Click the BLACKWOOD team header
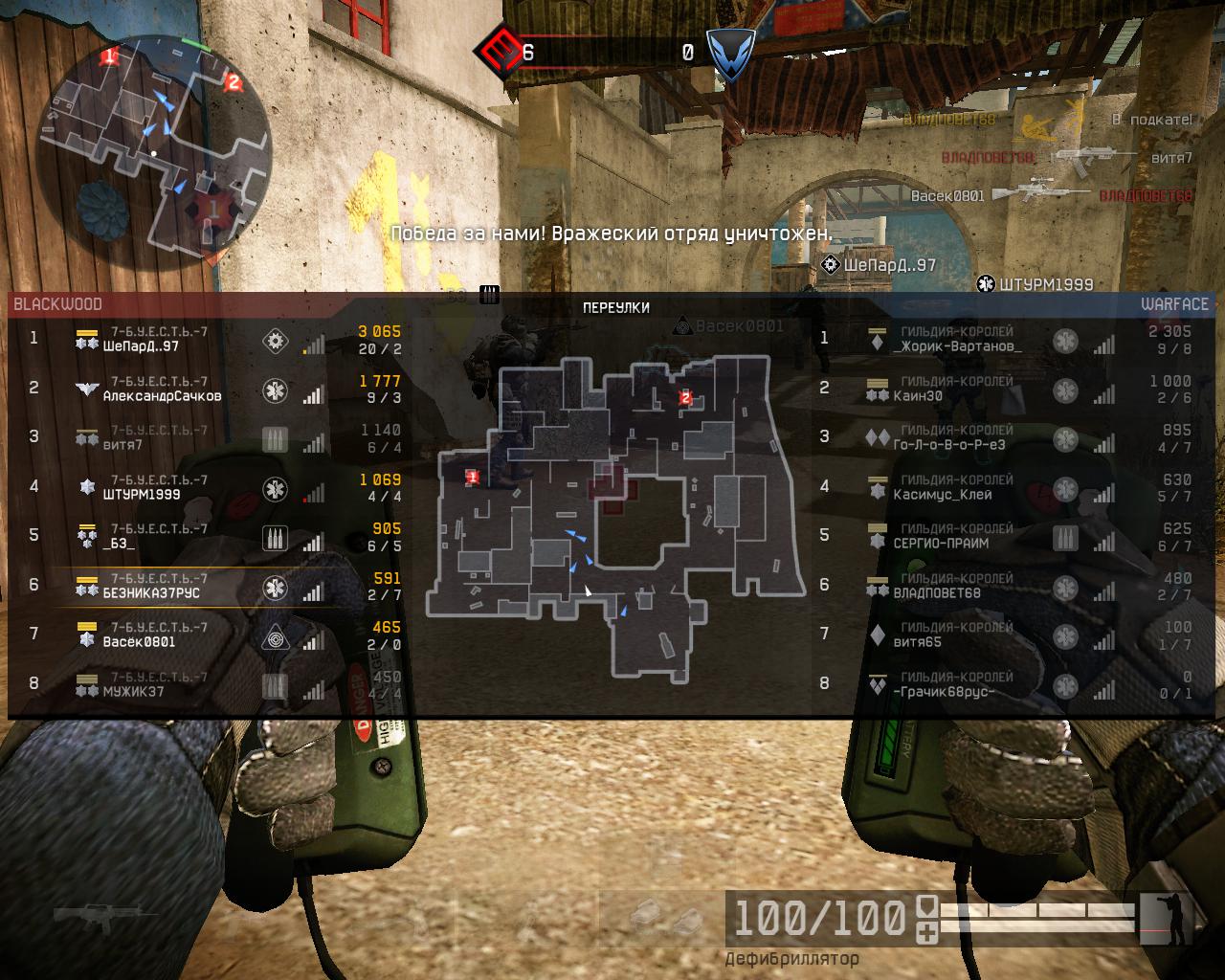Image resolution: width=1225 pixels, height=980 pixels. click(57, 304)
